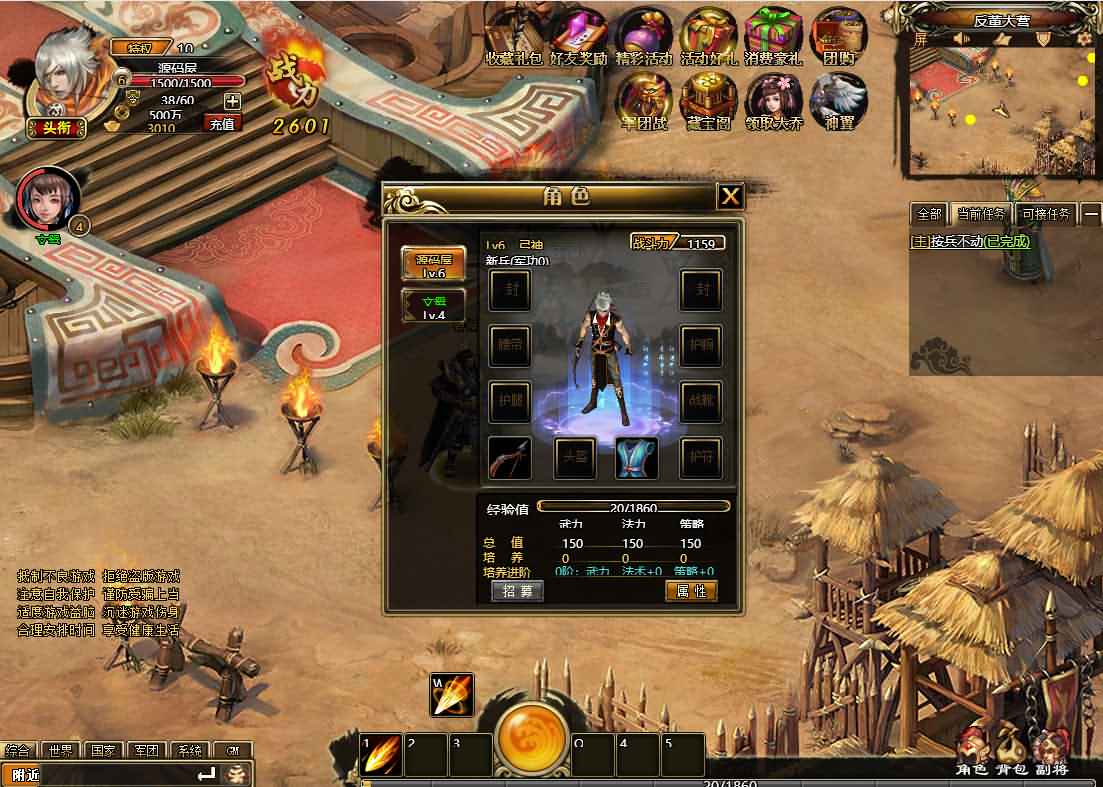1103x787 pixels.
Task: Close the 角色 character window
Action: [731, 196]
